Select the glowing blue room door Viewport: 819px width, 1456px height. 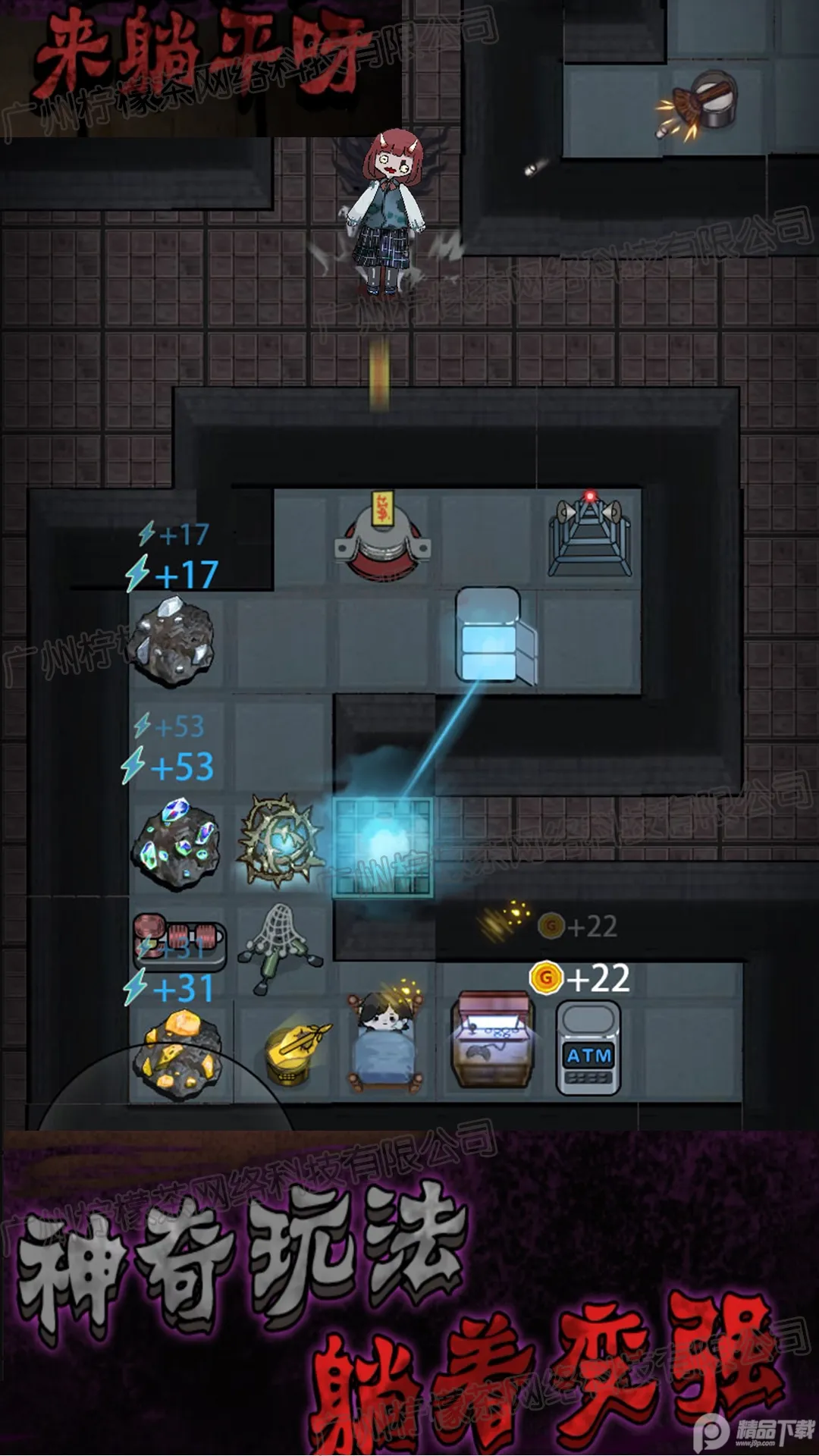(x=383, y=847)
